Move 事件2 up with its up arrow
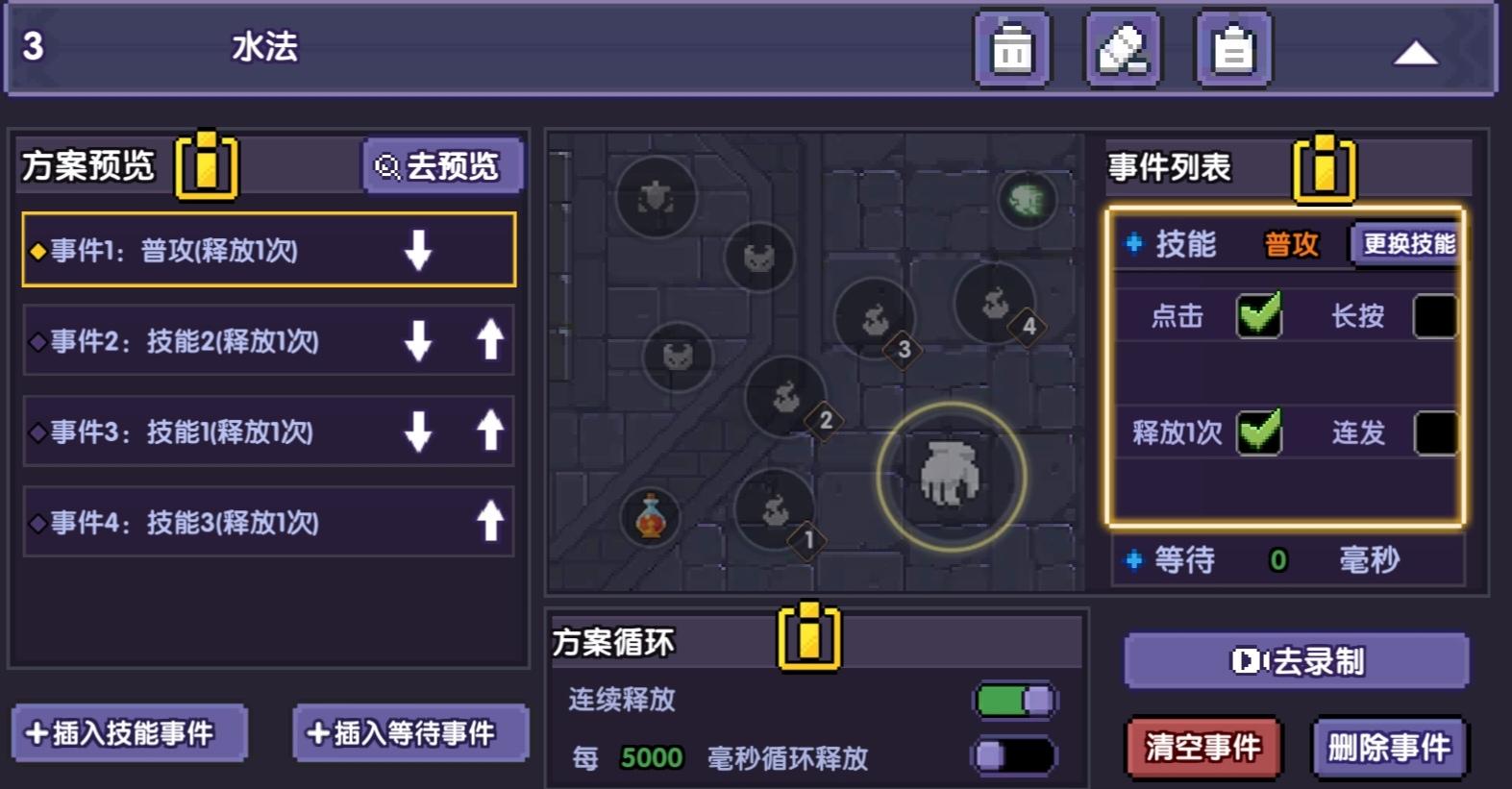Screen dimensions: 1512x789 tap(490, 341)
